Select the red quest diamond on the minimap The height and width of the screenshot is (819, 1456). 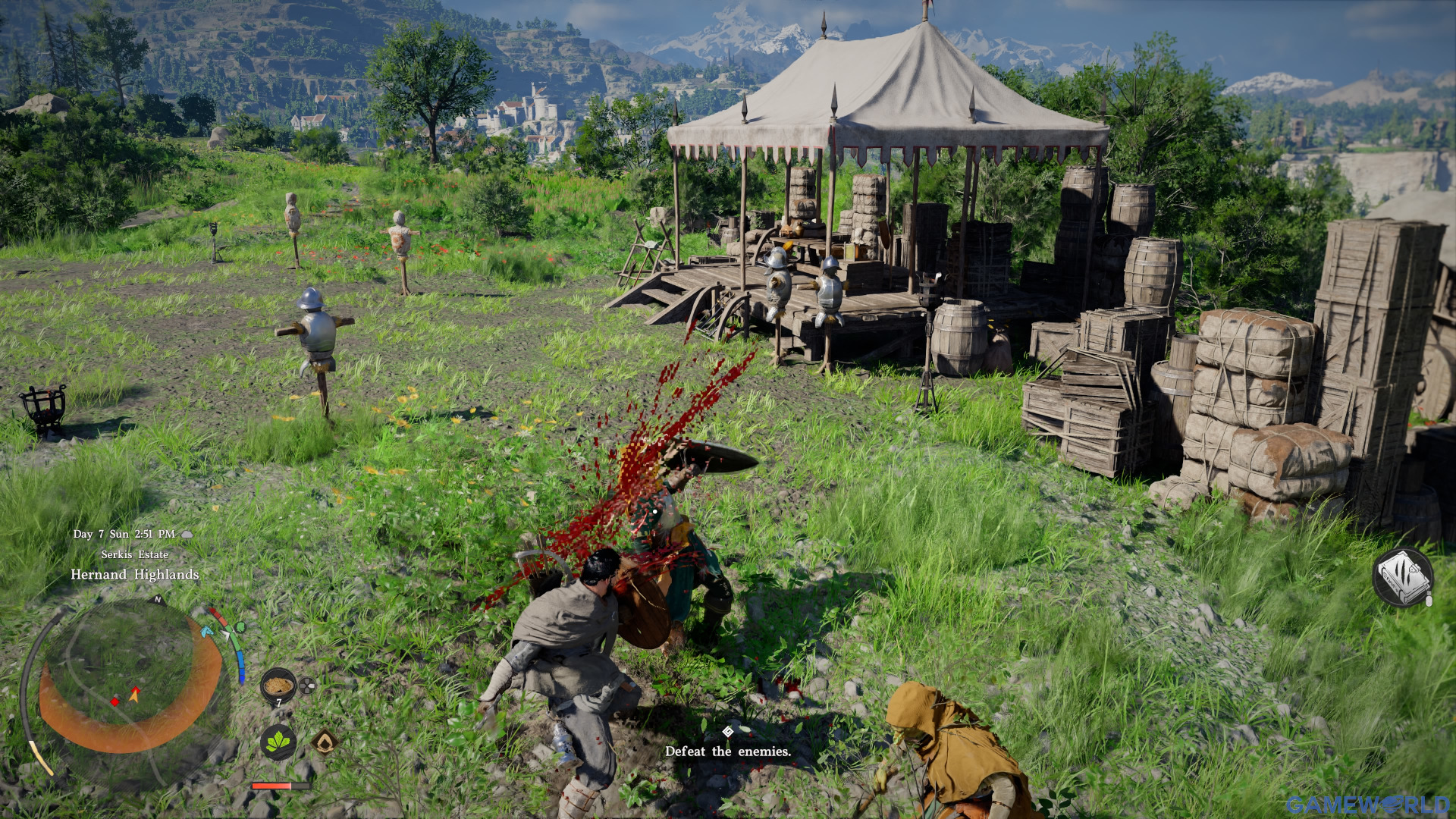(115, 702)
